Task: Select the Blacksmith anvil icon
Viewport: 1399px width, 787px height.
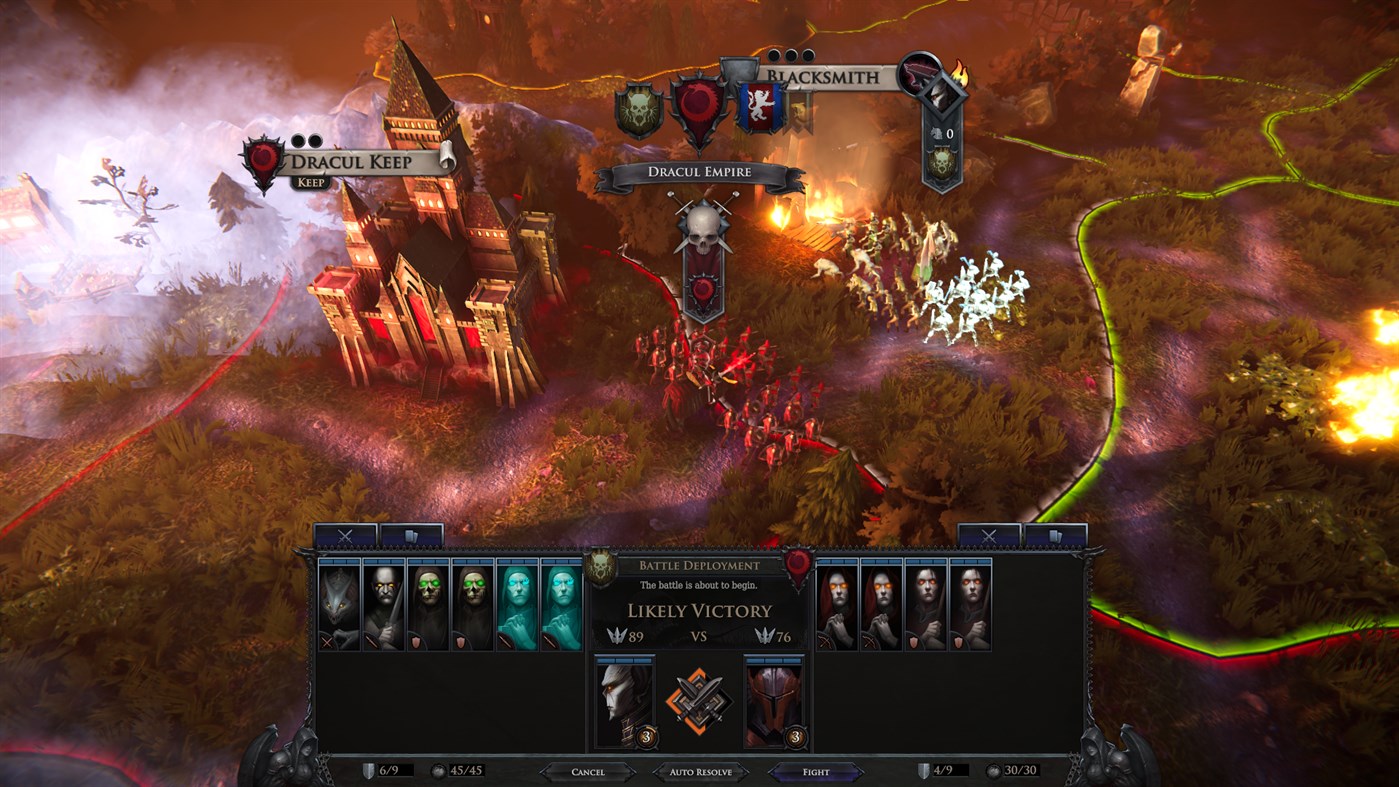Action: click(x=918, y=75)
